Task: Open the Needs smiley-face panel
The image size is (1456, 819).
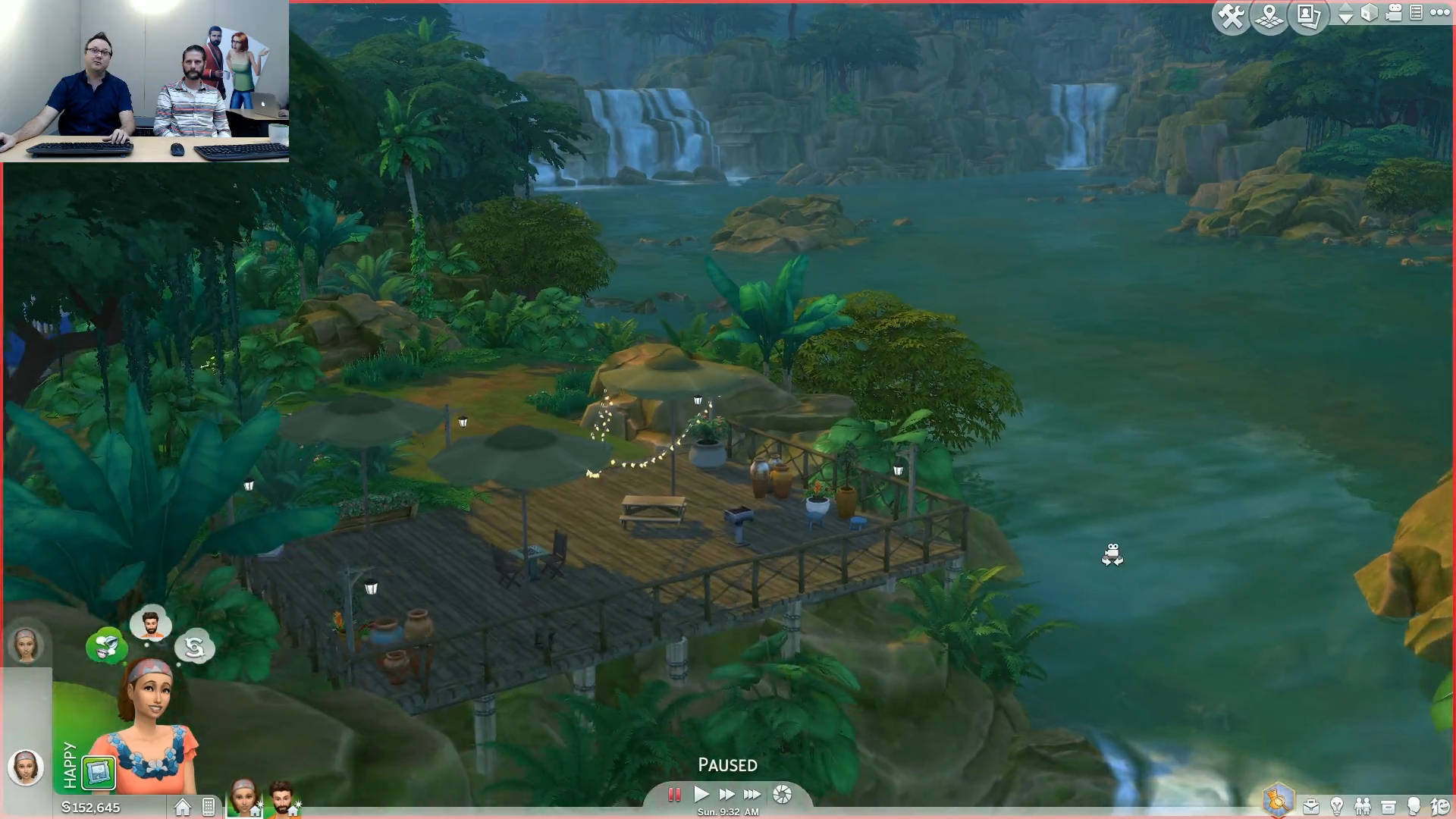Action: (1440, 806)
